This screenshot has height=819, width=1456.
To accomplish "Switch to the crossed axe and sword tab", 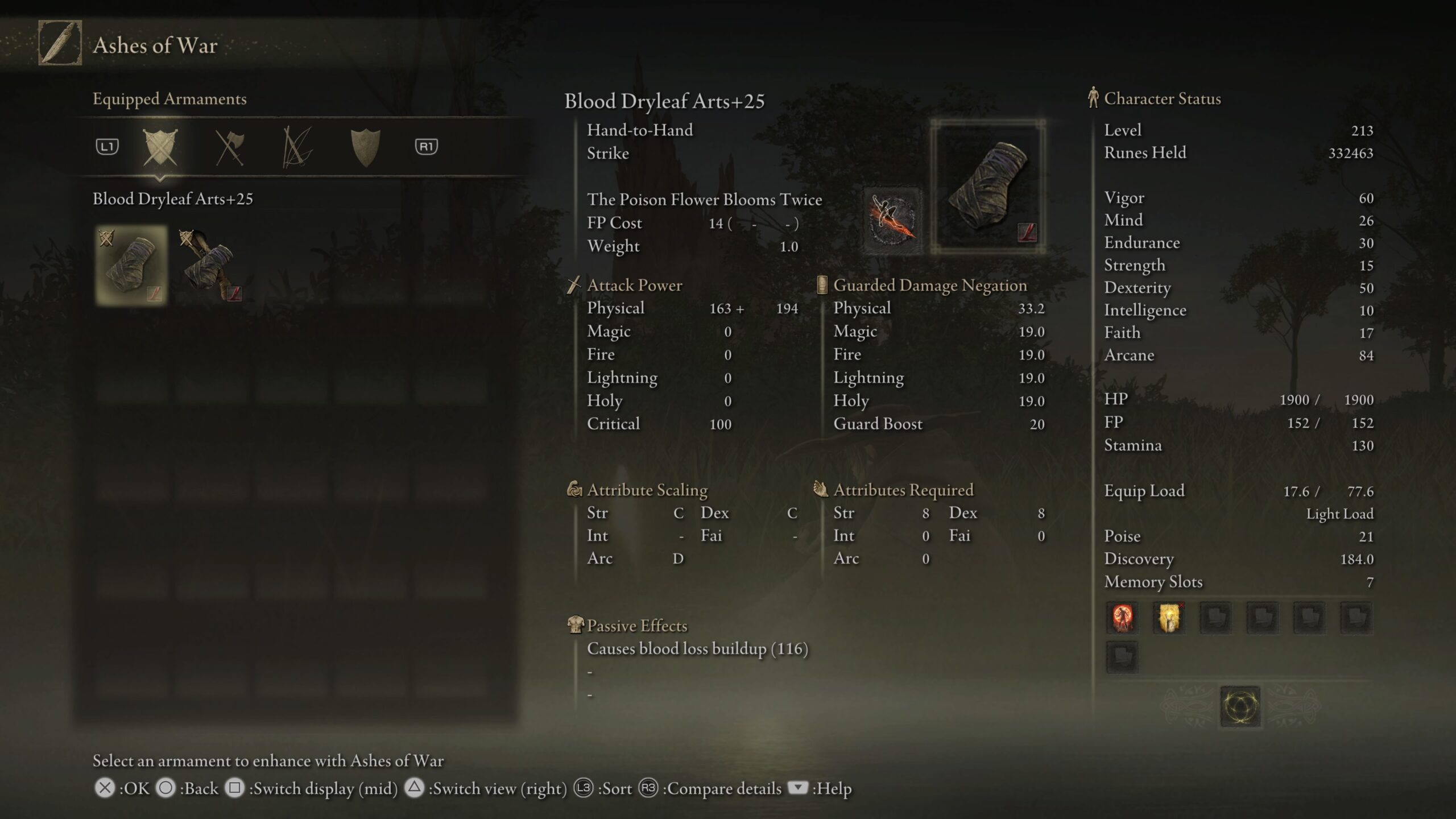I will click(229, 147).
